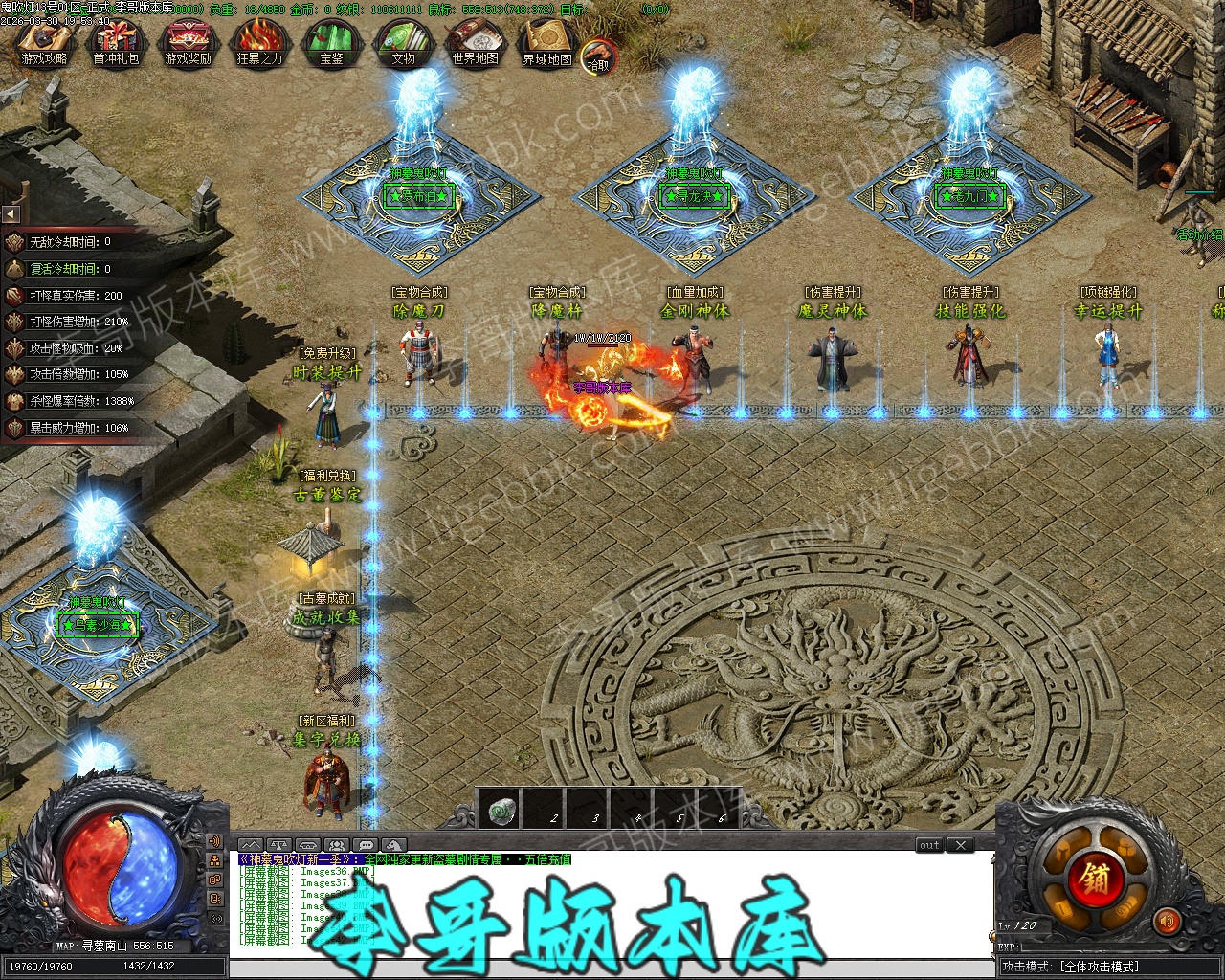Open the red 鋪 shop button
The image size is (1225, 980).
pos(1096,878)
